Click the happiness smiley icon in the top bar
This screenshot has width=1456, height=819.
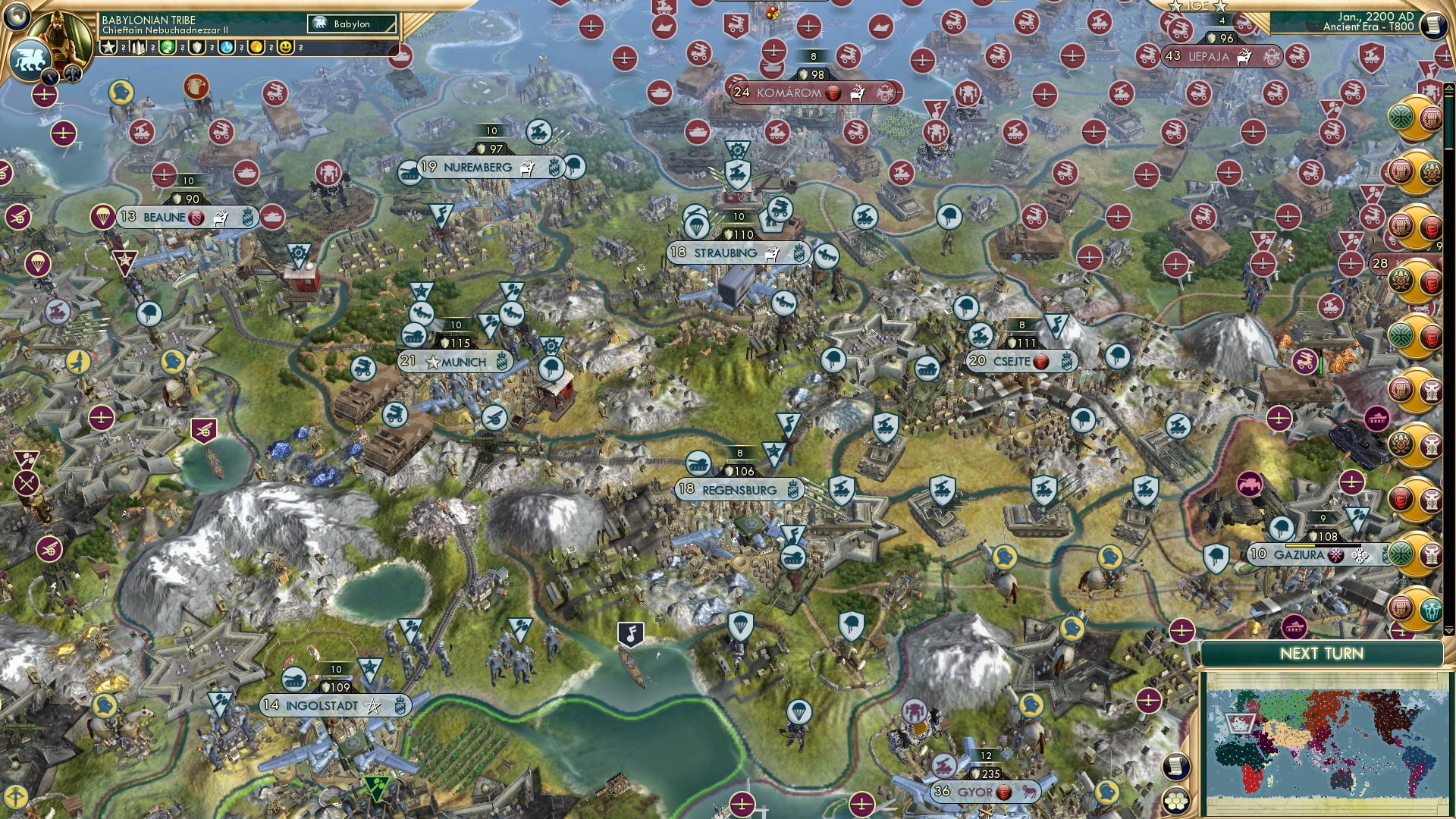pos(284,47)
